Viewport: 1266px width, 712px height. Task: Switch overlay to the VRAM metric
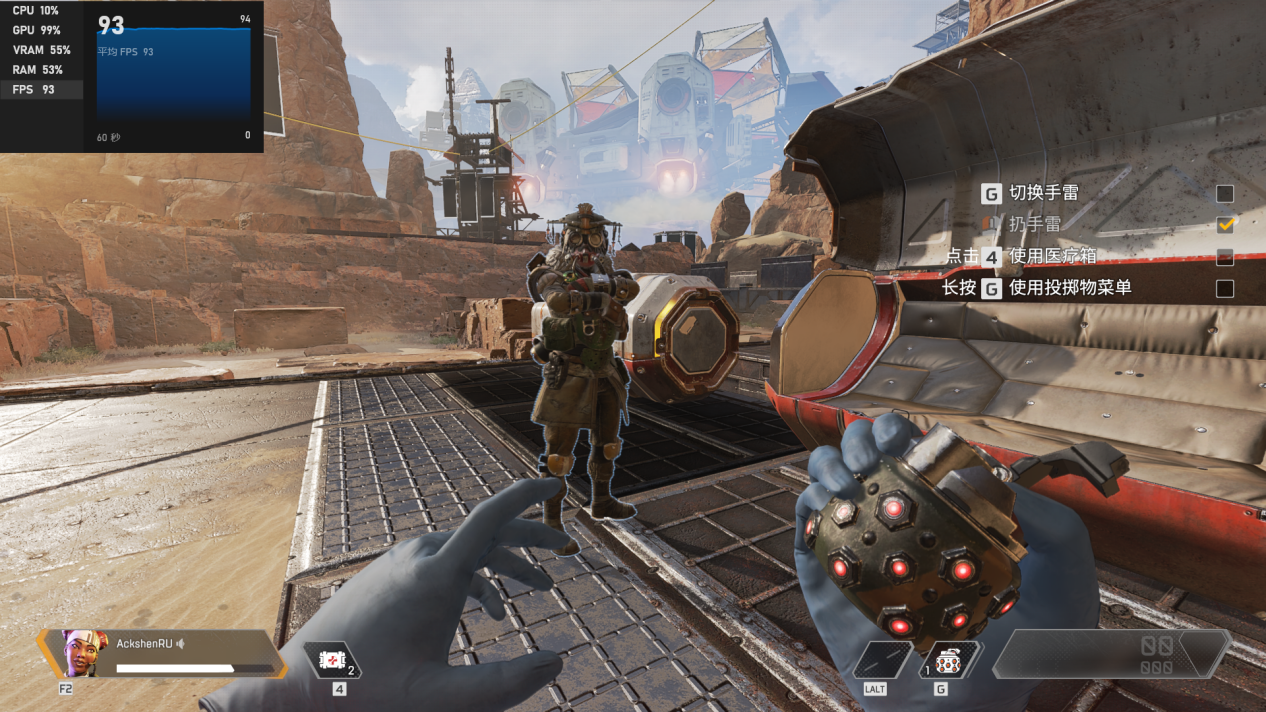tap(40, 50)
